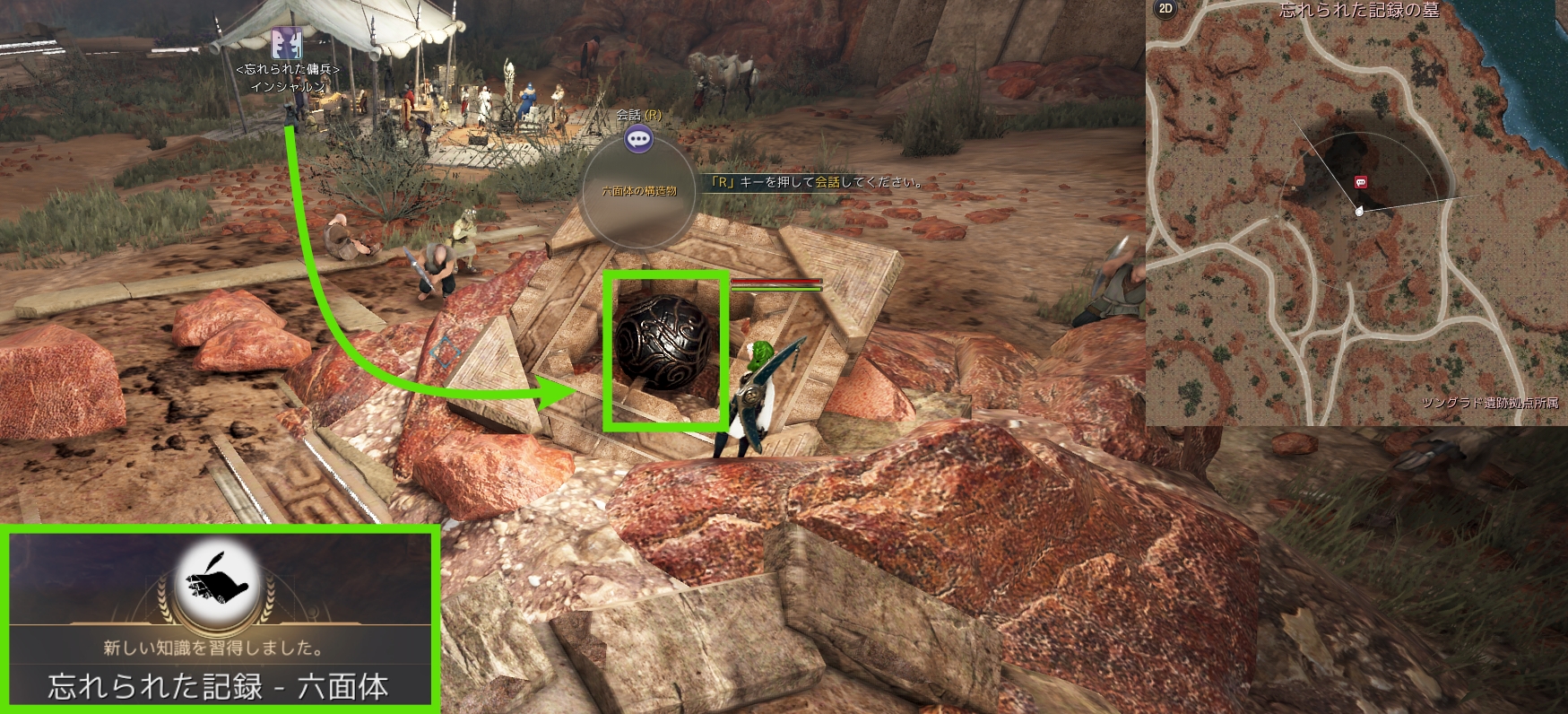The image size is (1568, 714).
Task: Toggle the 2D map view button
Action: click(x=1165, y=9)
